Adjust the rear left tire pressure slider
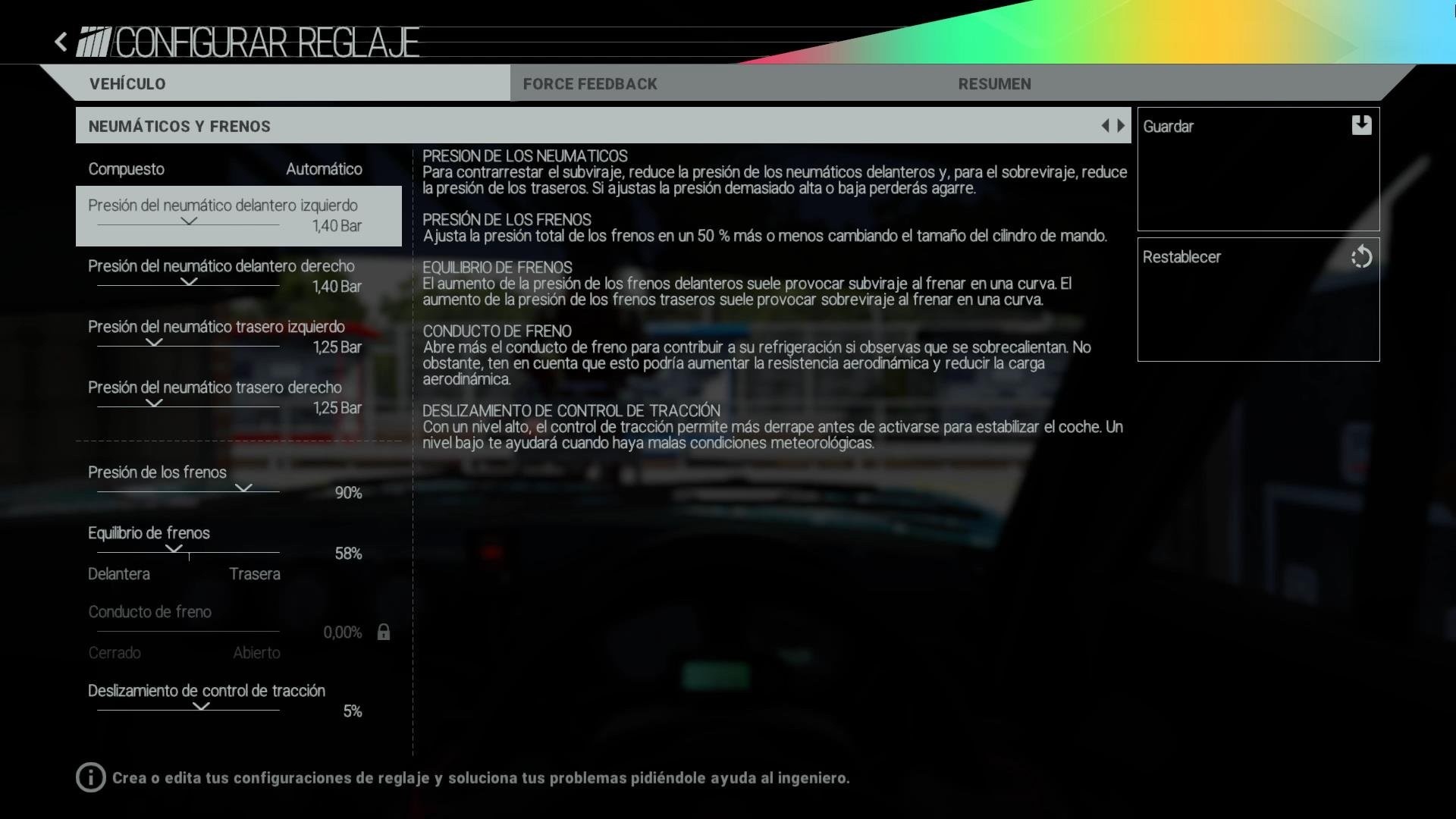Viewport: 1456px width, 819px height. click(154, 343)
